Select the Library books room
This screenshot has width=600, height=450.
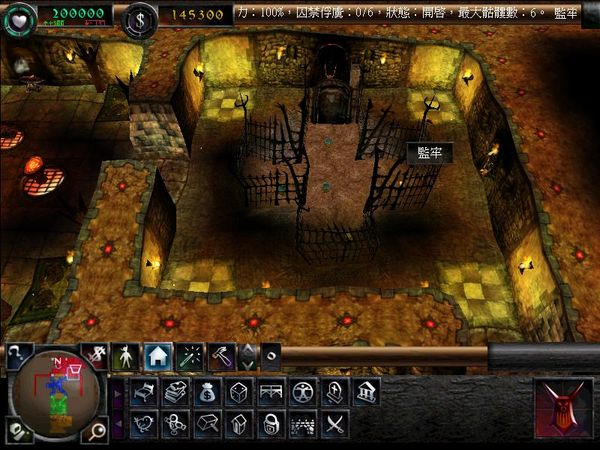[176, 392]
